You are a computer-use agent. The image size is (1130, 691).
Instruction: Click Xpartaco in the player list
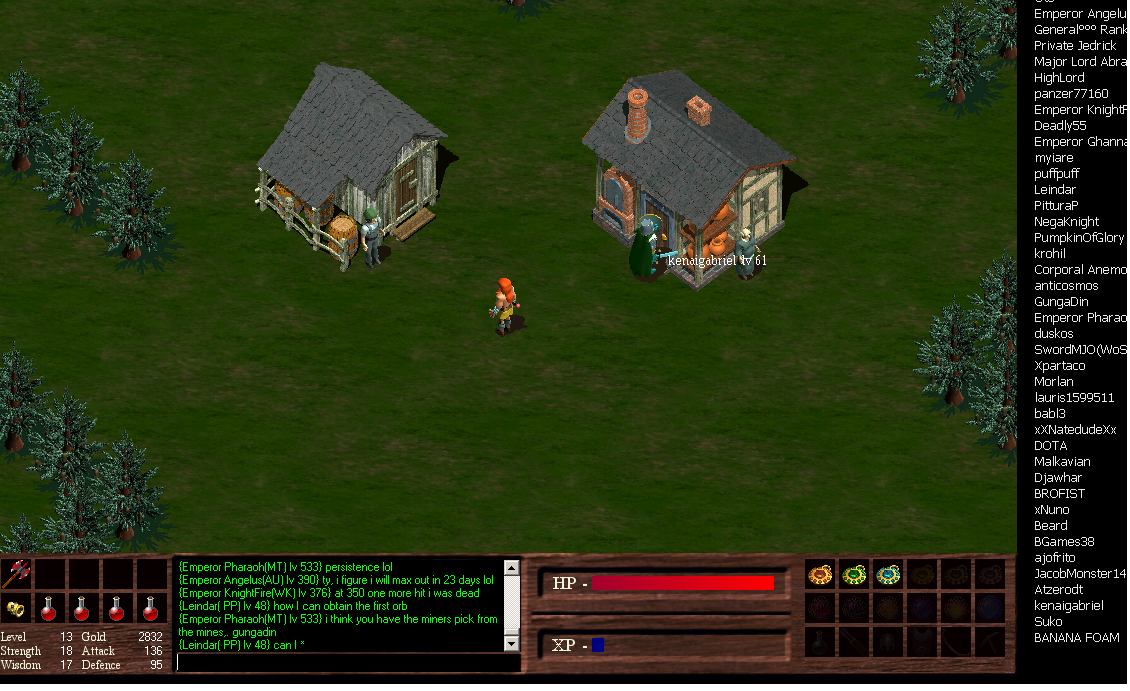pyautogui.click(x=1059, y=366)
